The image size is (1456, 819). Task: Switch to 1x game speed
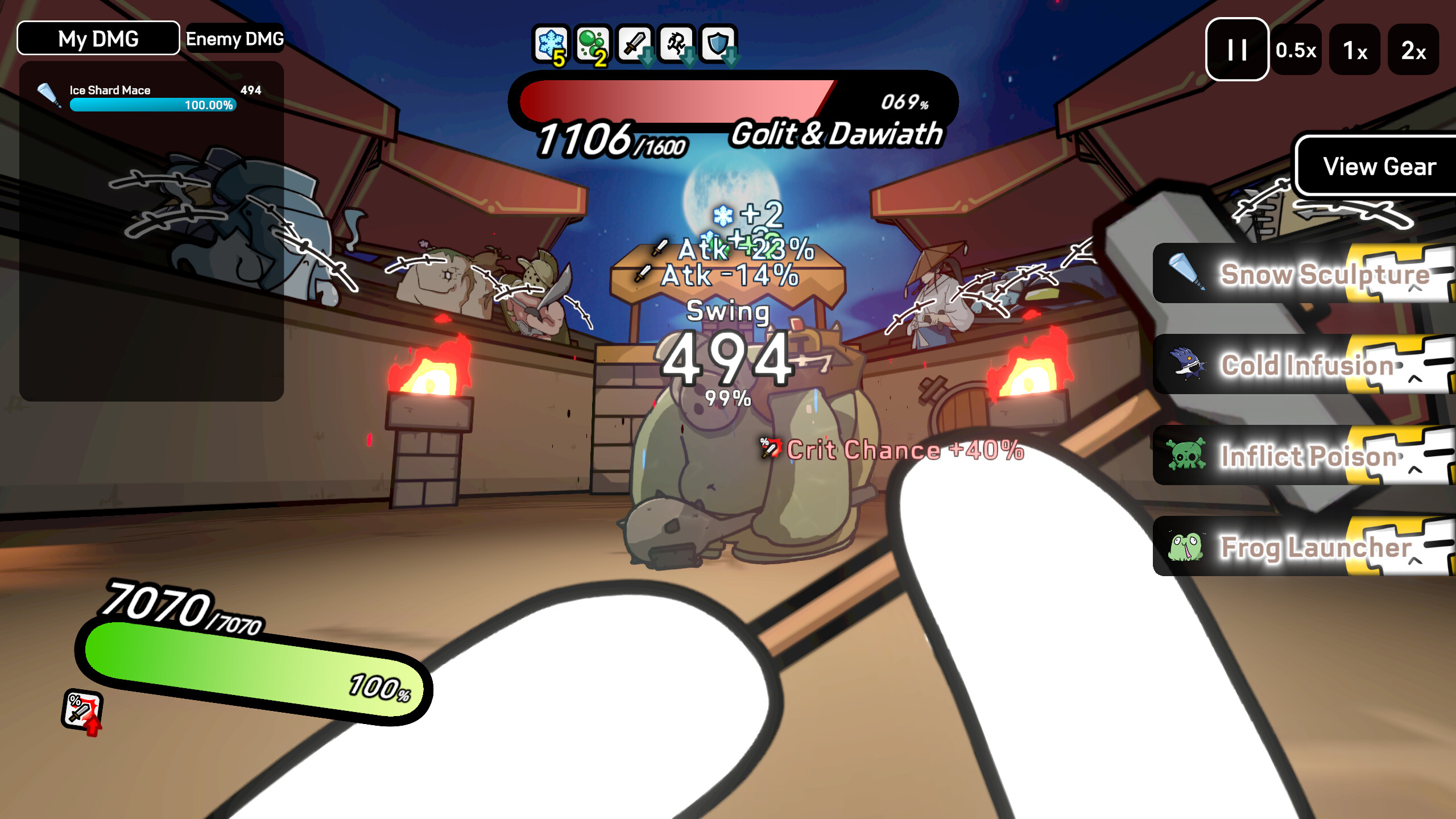(1355, 51)
